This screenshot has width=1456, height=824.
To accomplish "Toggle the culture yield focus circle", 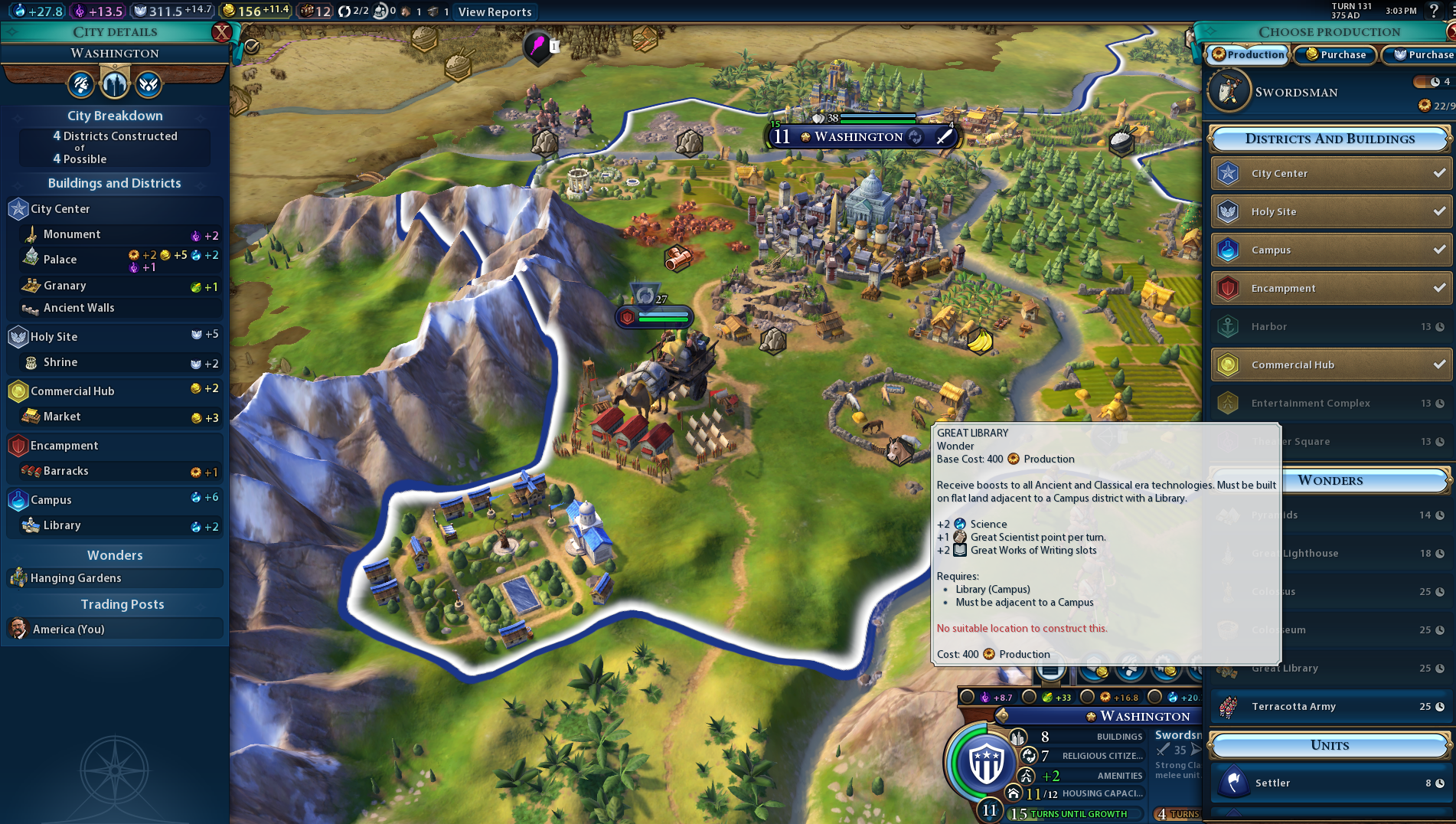I will [x=968, y=697].
